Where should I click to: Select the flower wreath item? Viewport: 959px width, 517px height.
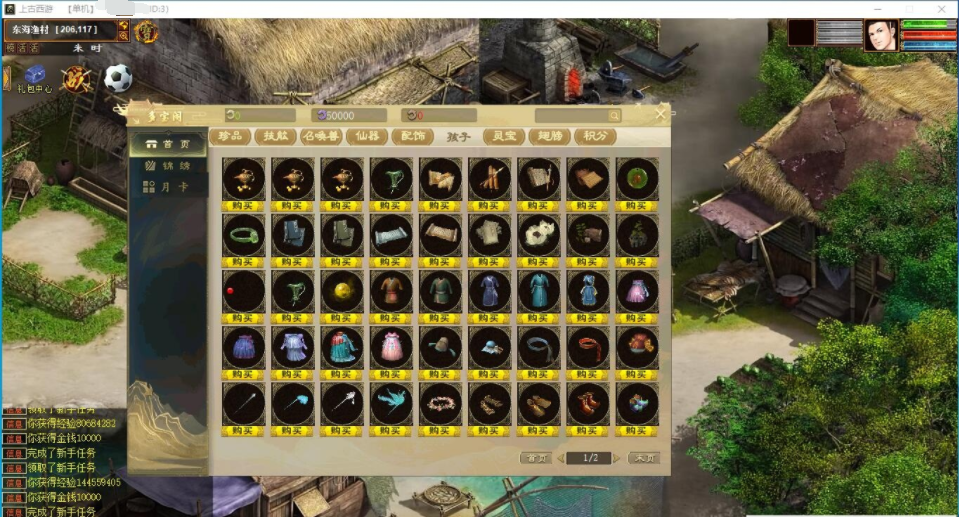pyautogui.click(x=440, y=403)
